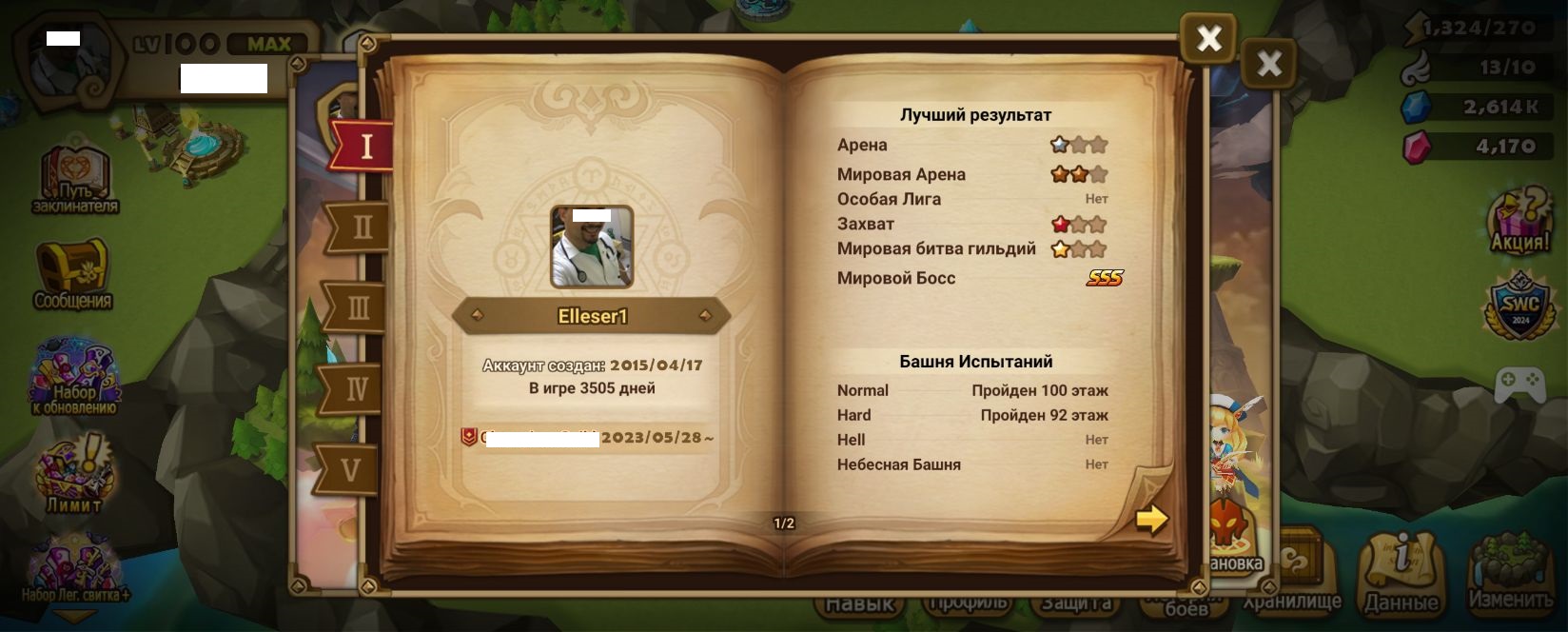Close the background panel with outer X
1568x632 pixels.
(1269, 65)
